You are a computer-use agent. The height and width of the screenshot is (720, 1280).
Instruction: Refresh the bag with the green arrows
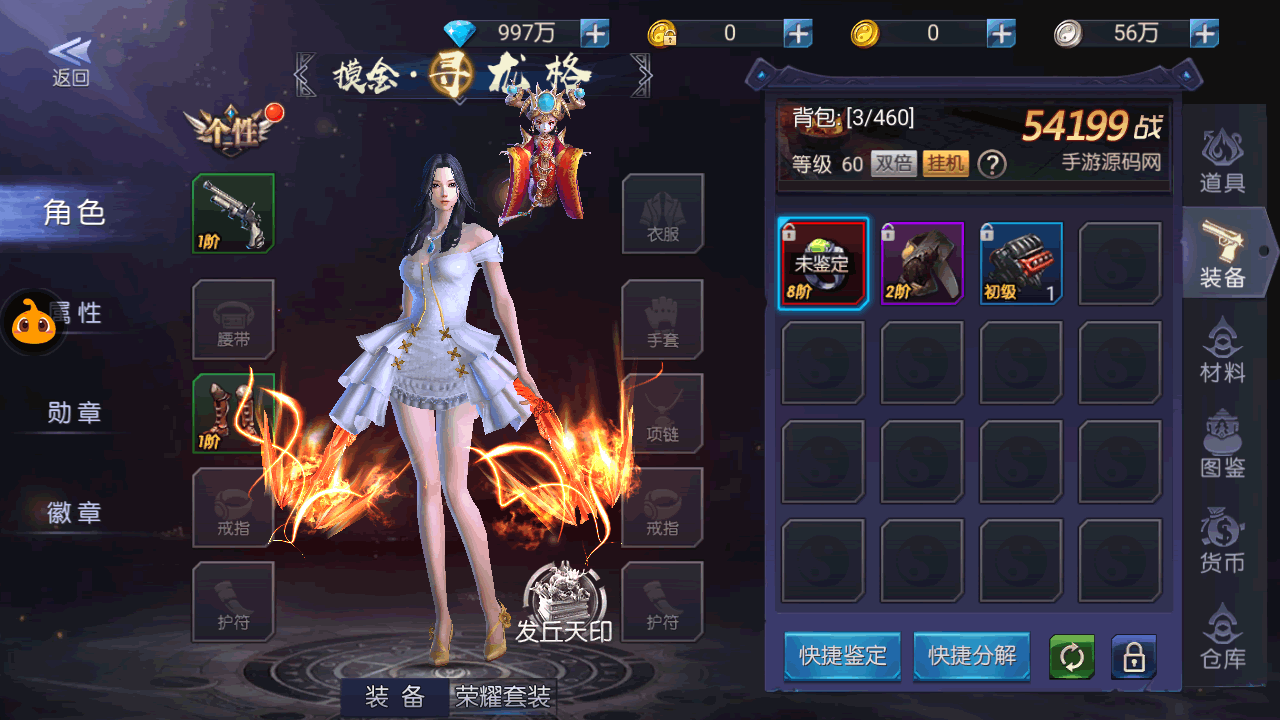[1071, 657]
